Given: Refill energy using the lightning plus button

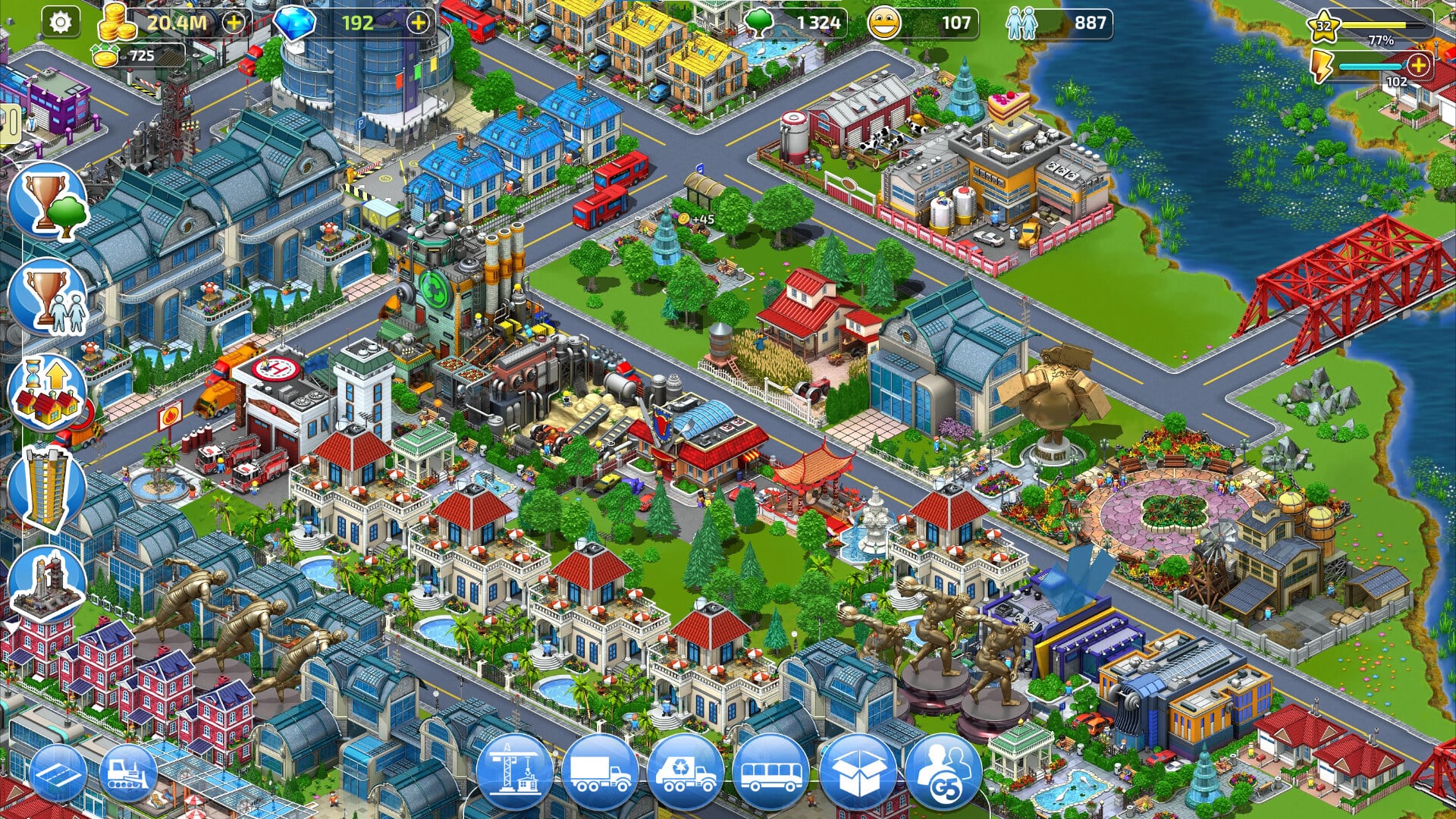Looking at the screenshot, I should [x=1418, y=64].
